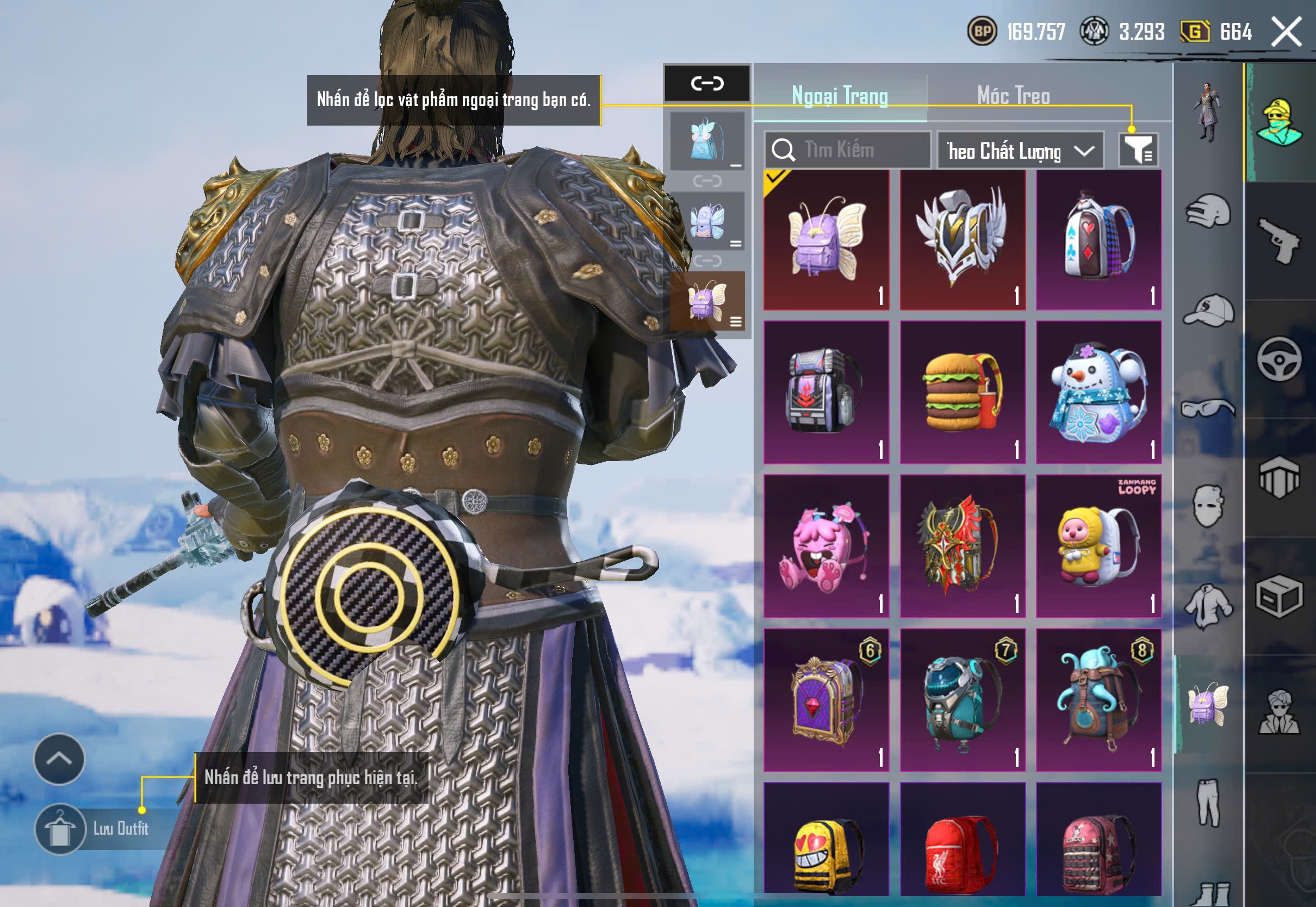Show the glasses category
Viewport: 1316px width, 907px height.
tap(1208, 408)
